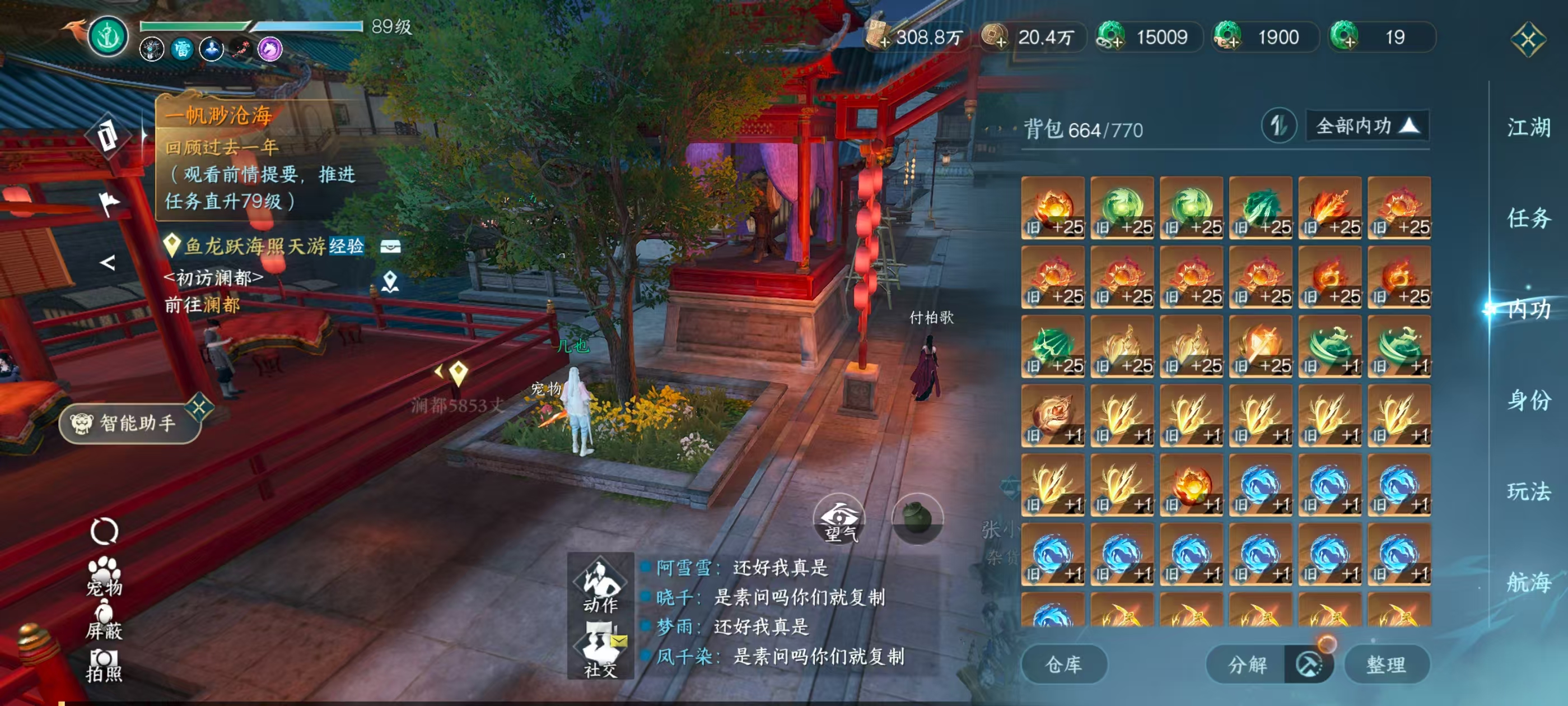Open the 宠物 pet panel via paw icon
Image resolution: width=1568 pixels, height=706 pixels.
(105, 572)
